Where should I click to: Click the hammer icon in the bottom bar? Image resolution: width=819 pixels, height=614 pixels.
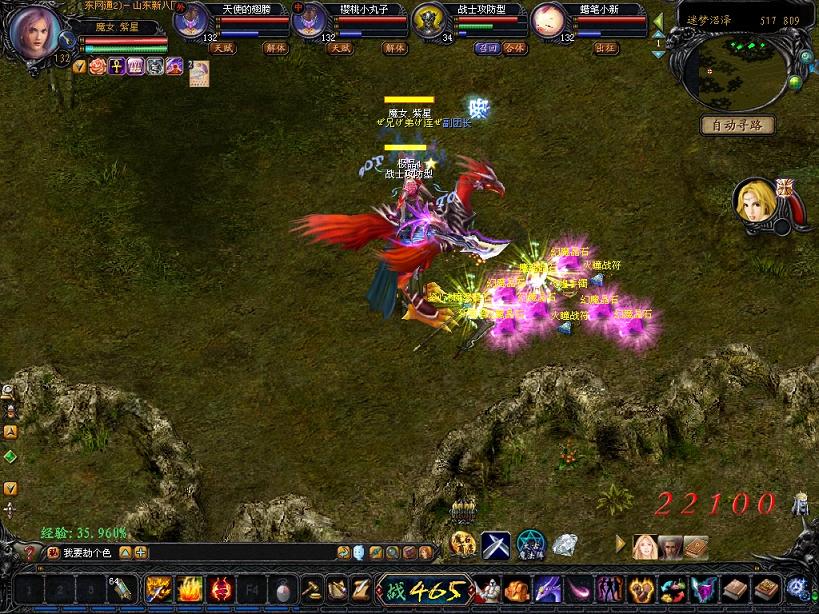tap(311, 588)
